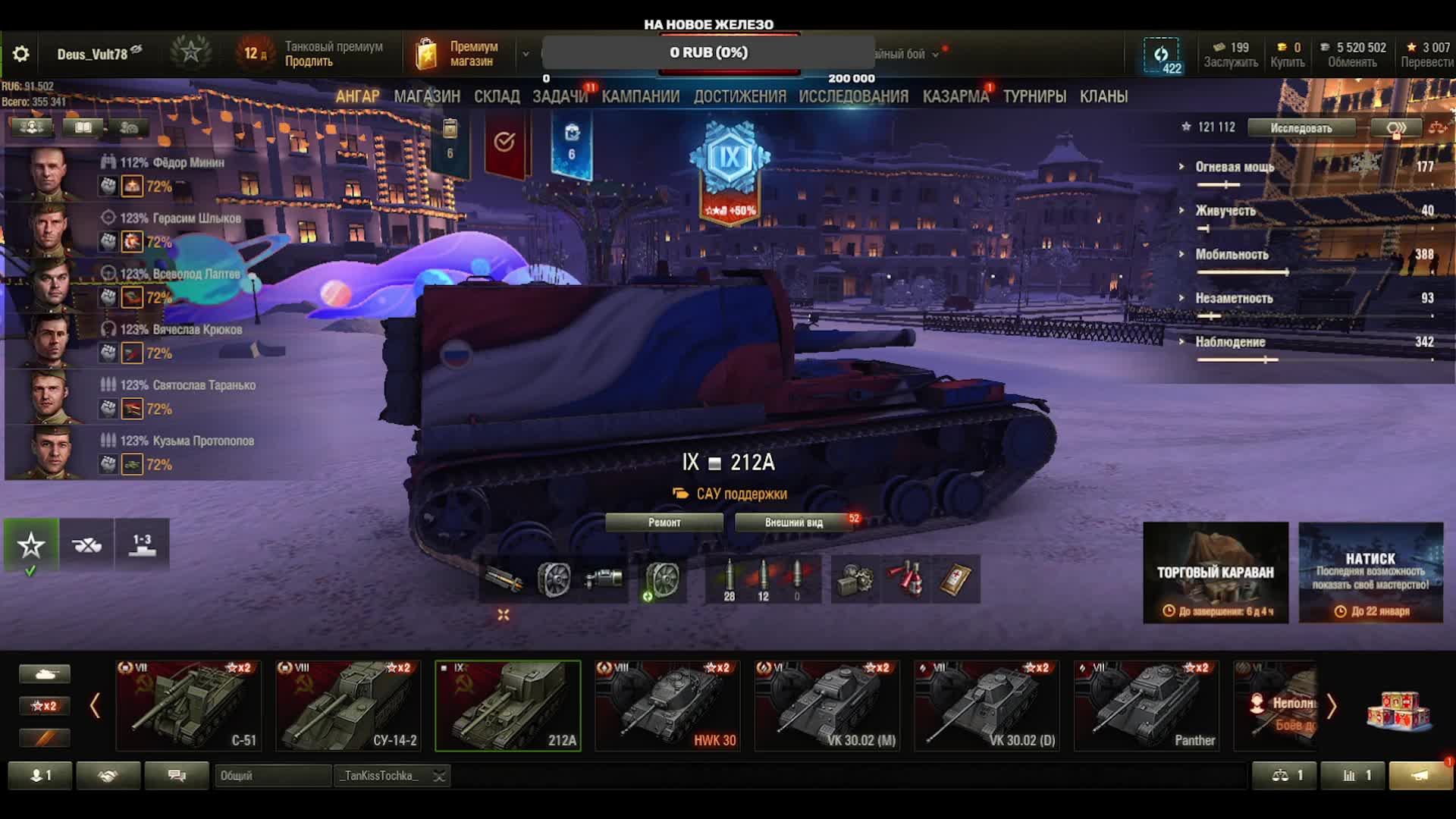Screen dimensions: 1456x819
Task: Switch to the Магазин tab
Action: click(x=427, y=96)
